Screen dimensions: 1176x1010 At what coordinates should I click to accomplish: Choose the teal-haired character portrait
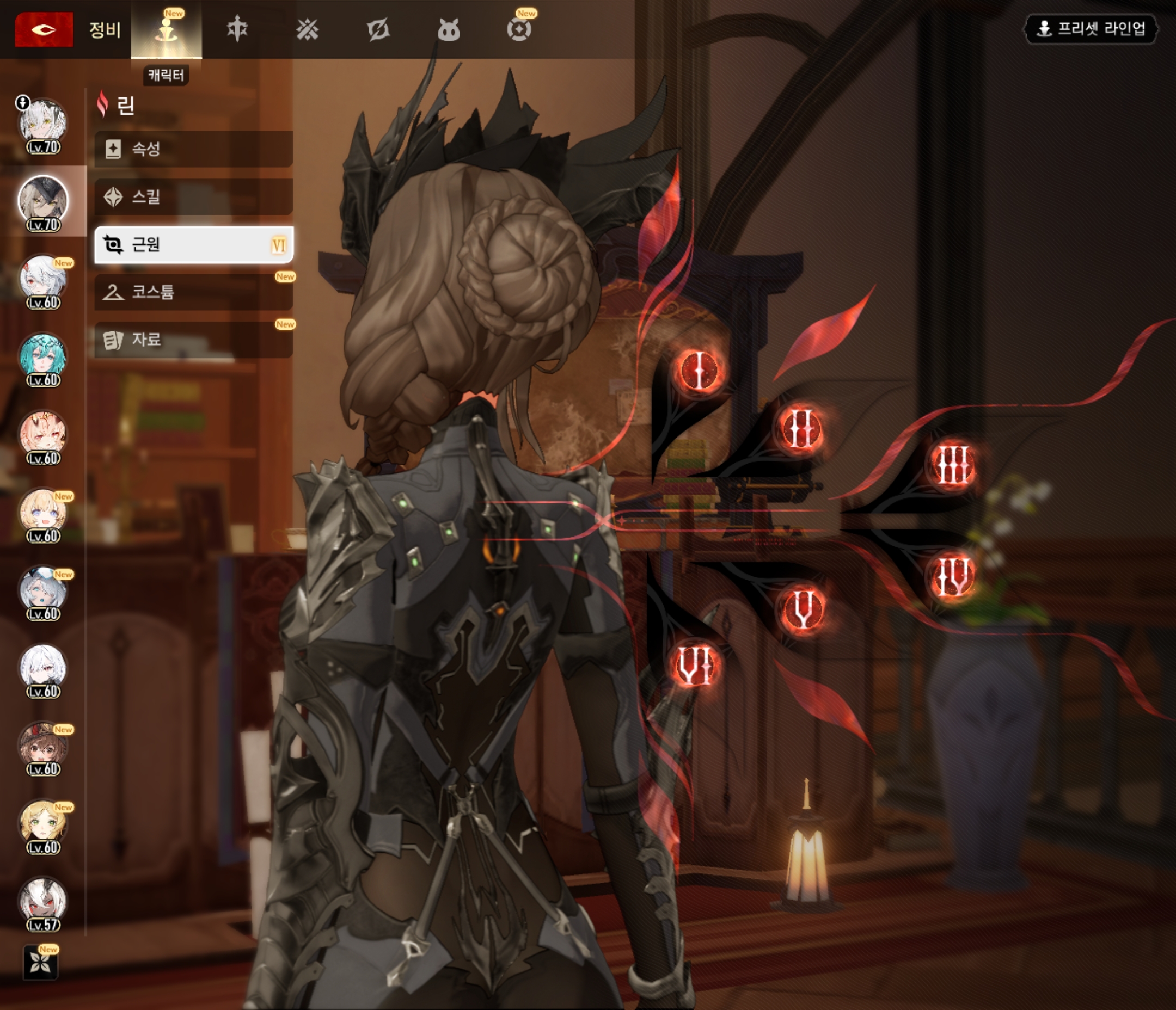pyautogui.click(x=43, y=358)
